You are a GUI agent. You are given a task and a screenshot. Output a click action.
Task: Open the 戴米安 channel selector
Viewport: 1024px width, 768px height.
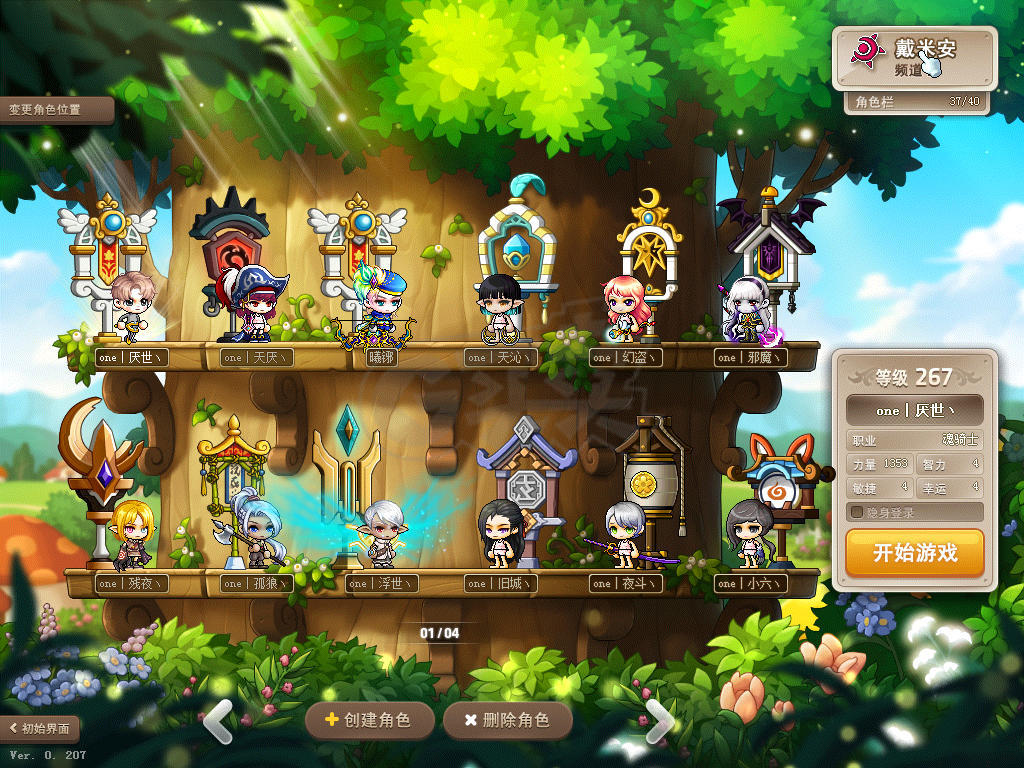914,58
